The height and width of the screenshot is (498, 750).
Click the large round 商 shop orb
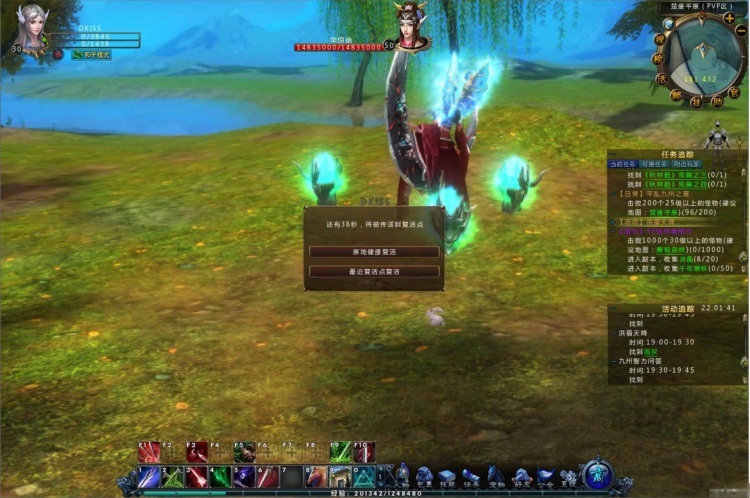[x=598, y=475]
